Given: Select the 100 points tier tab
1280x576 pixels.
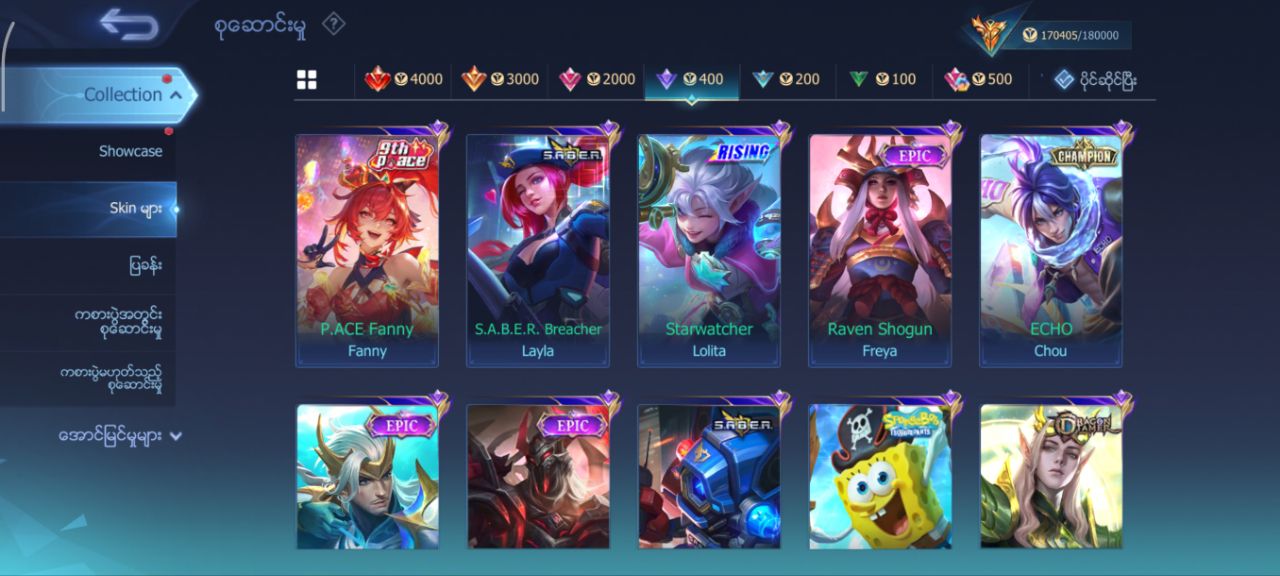Looking at the screenshot, I should coord(883,79).
